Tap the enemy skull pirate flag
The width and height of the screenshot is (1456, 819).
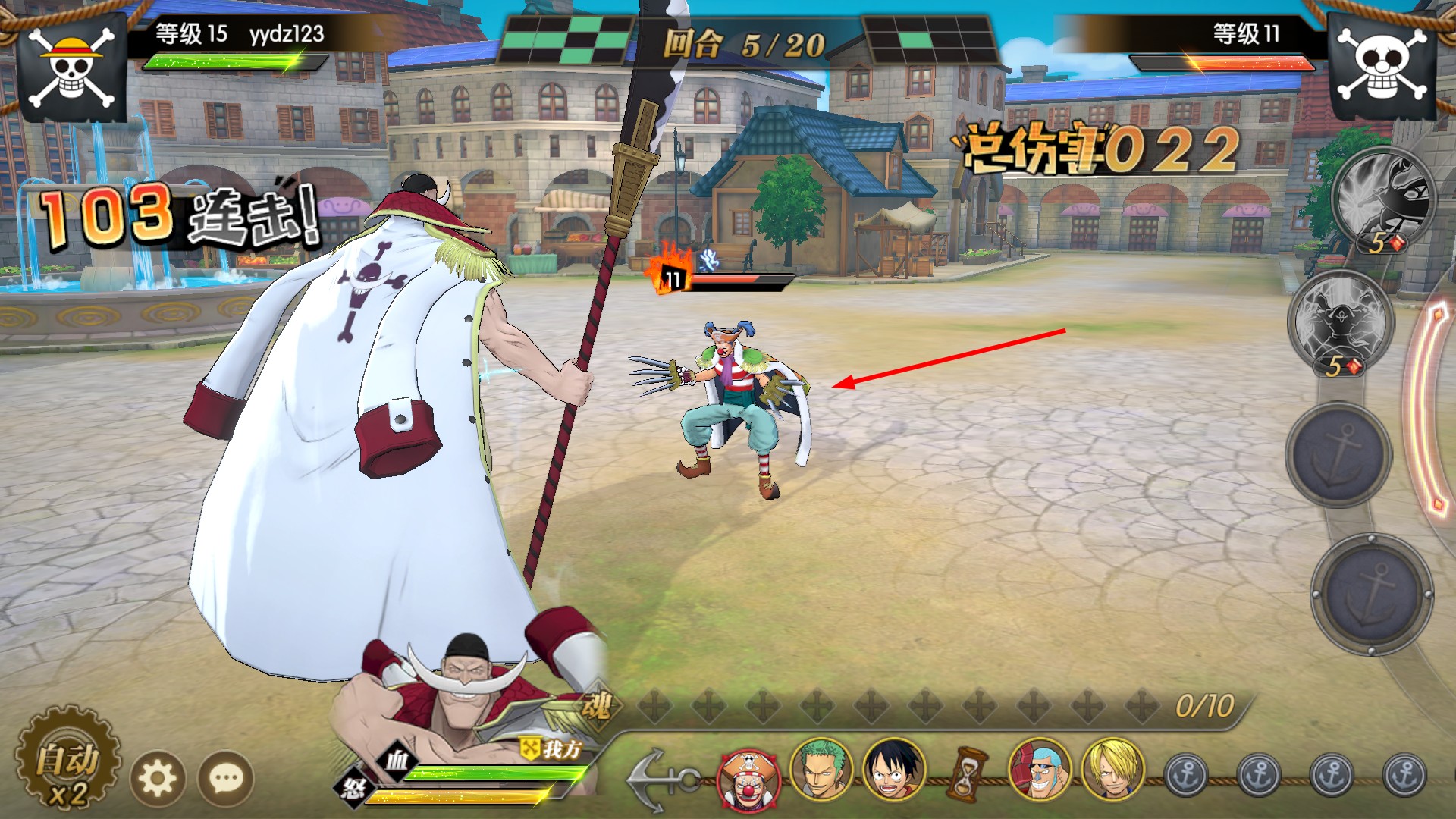[x=1385, y=68]
